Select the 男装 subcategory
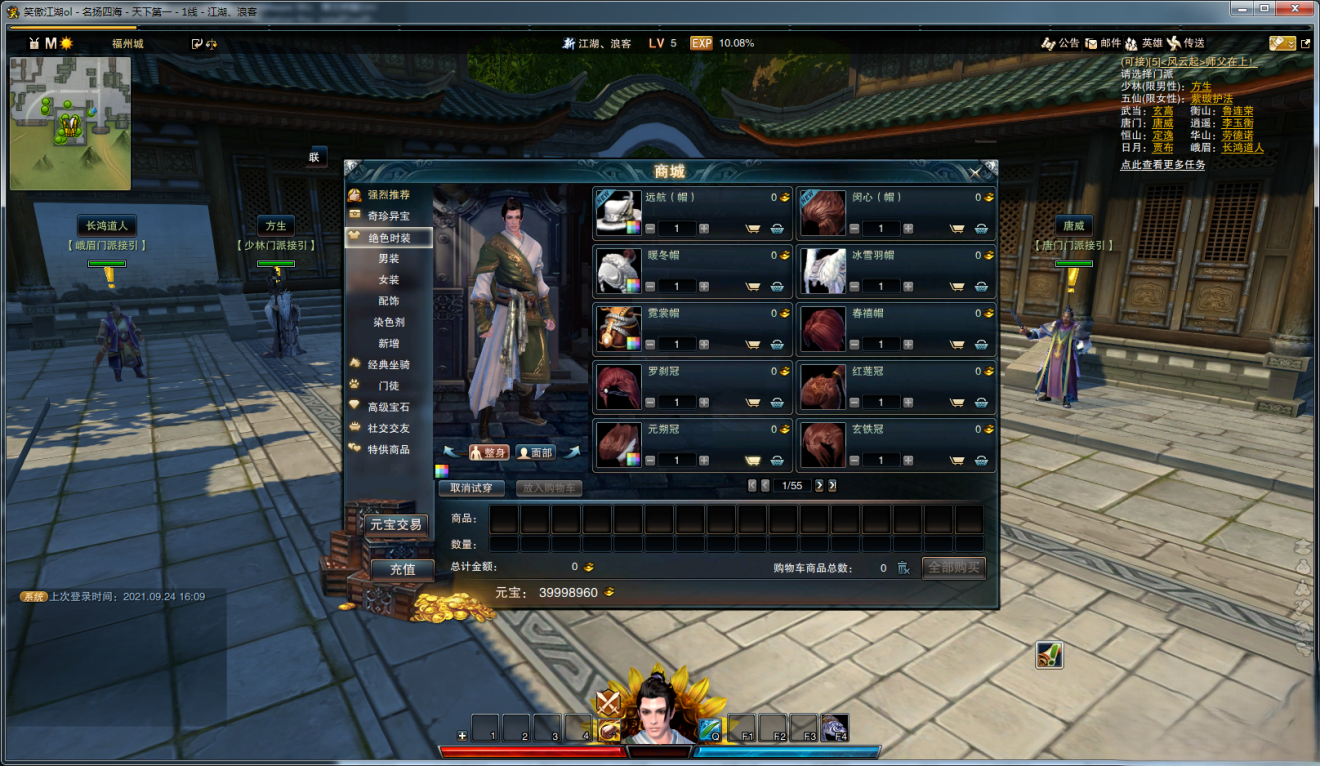 [389, 259]
